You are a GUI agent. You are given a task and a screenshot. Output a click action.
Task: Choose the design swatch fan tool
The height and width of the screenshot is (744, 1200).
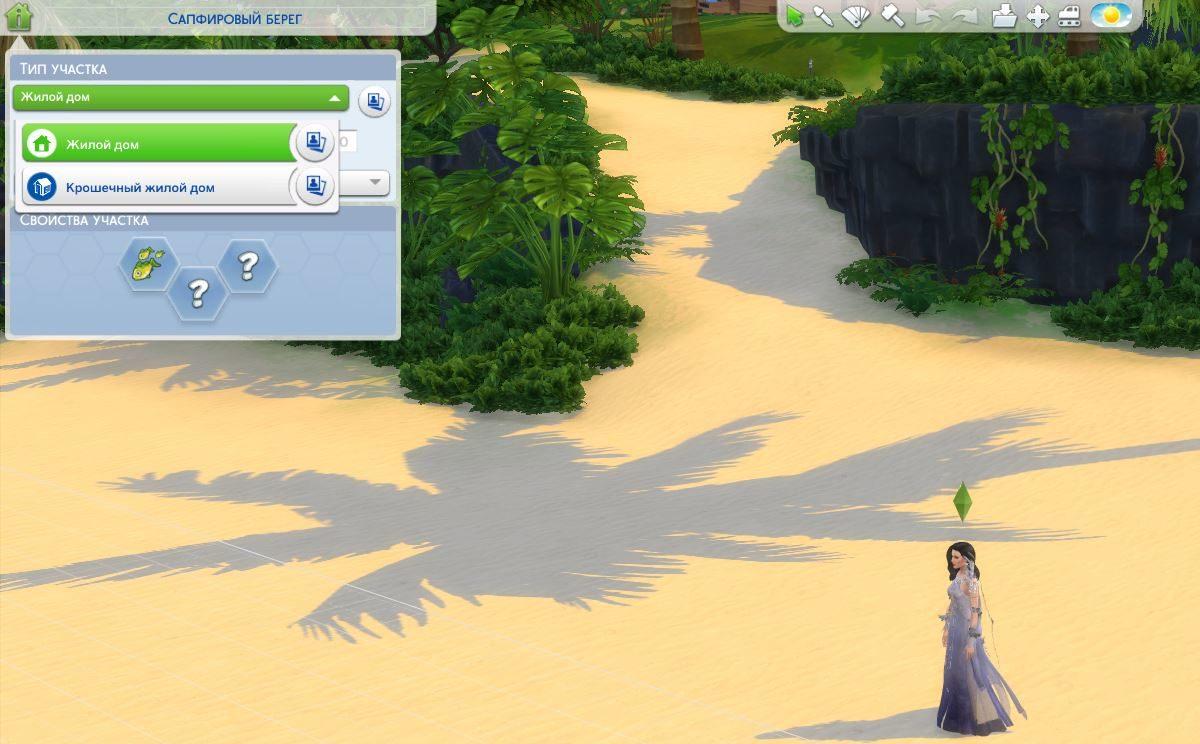click(x=857, y=16)
